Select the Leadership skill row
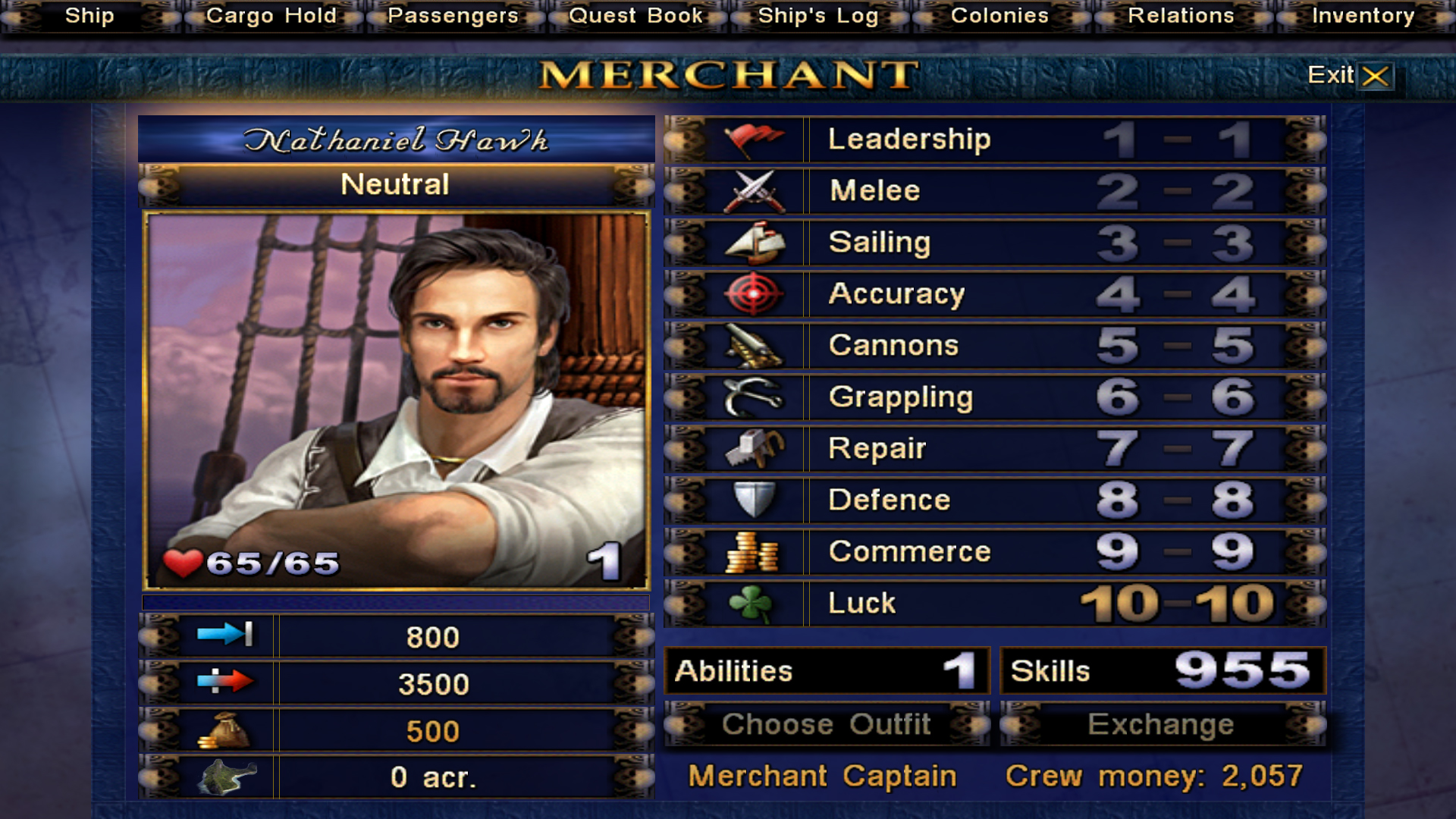Viewport: 1456px width, 819px height. [x=994, y=140]
